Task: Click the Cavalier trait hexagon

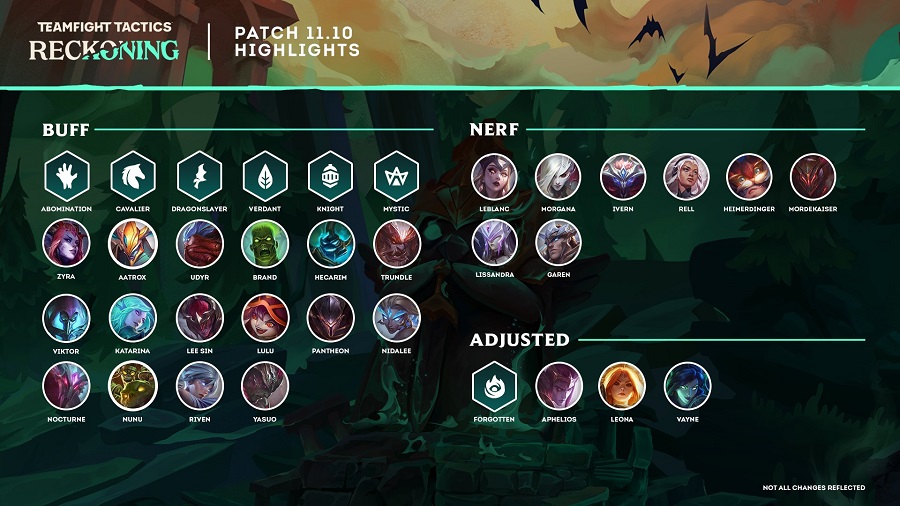Action: [132, 178]
